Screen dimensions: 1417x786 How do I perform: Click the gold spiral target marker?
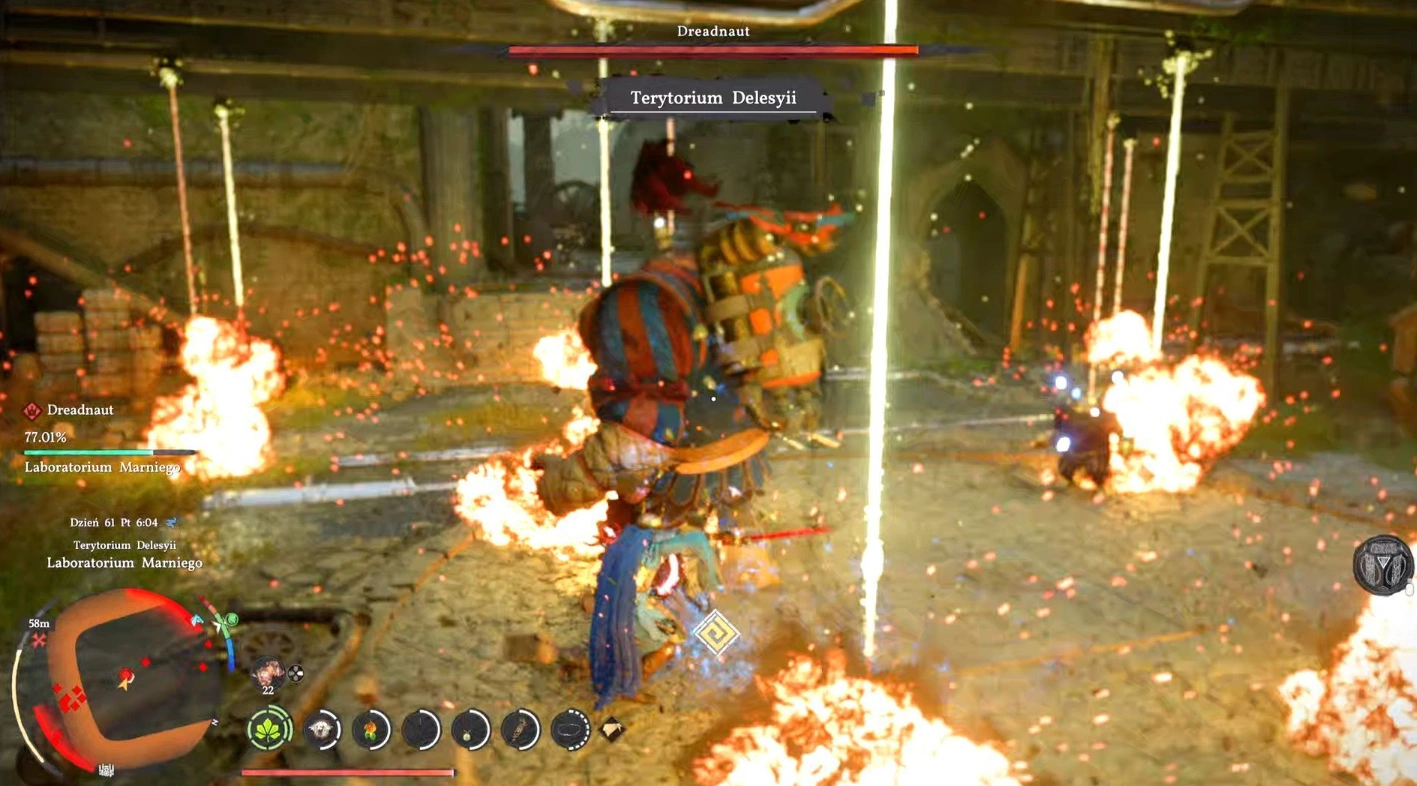pyautogui.click(x=716, y=633)
